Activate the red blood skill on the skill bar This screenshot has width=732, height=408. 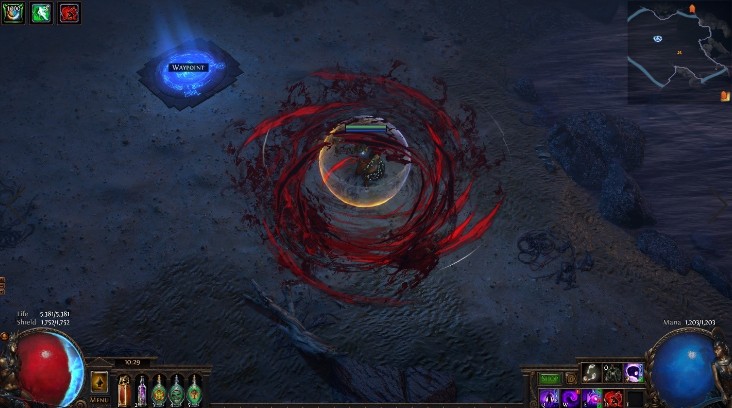coord(612,398)
